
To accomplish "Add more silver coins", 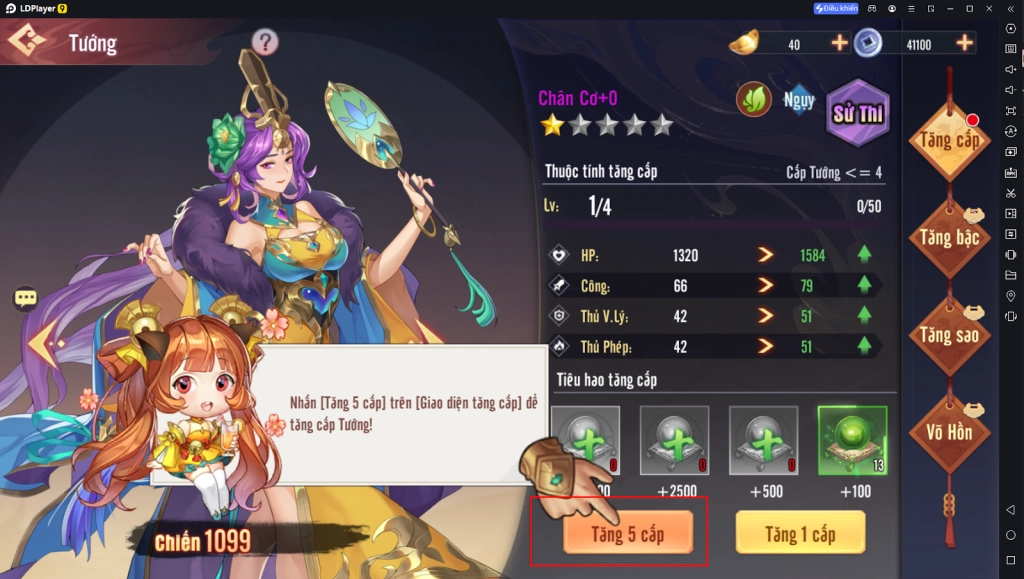I will pyautogui.click(x=964, y=43).
